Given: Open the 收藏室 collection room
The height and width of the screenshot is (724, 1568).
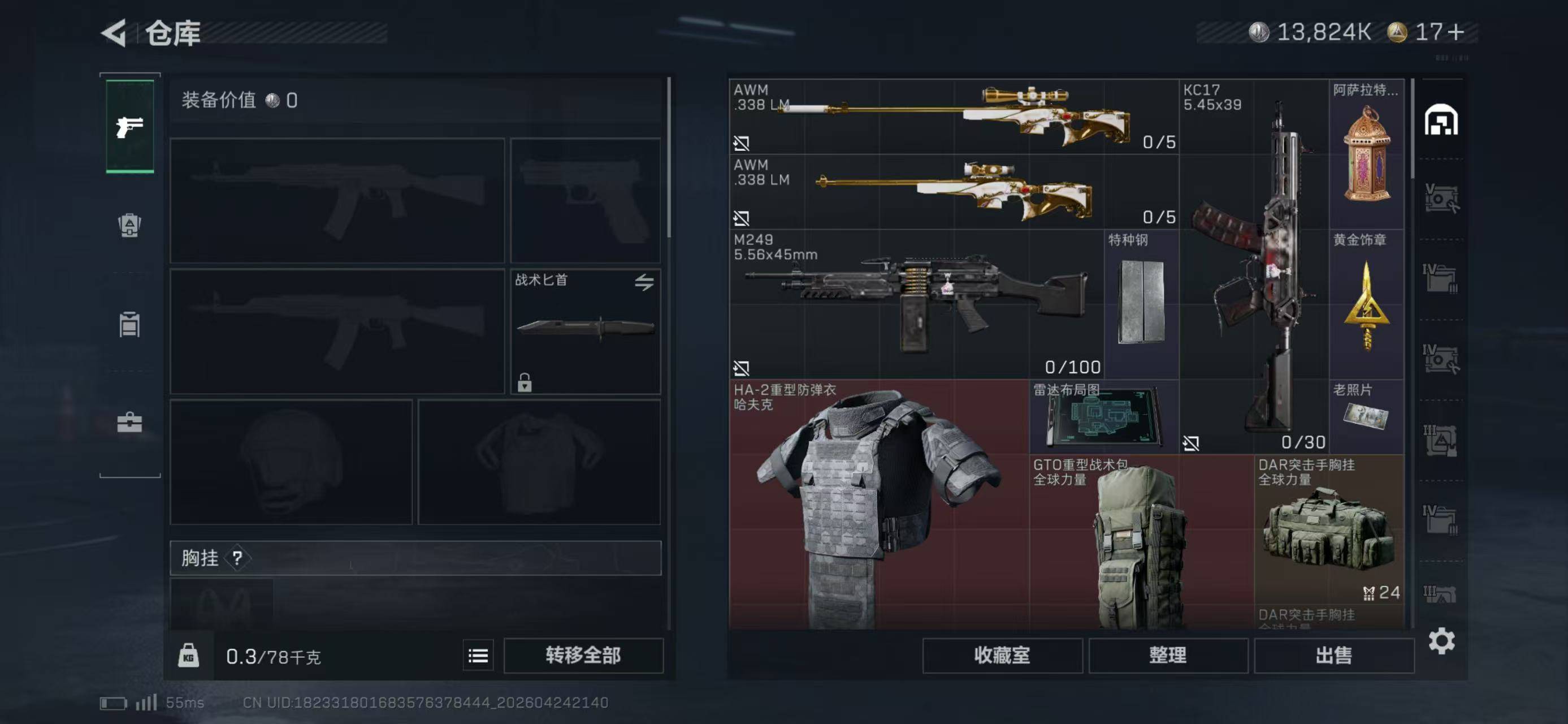Looking at the screenshot, I should (x=1002, y=655).
